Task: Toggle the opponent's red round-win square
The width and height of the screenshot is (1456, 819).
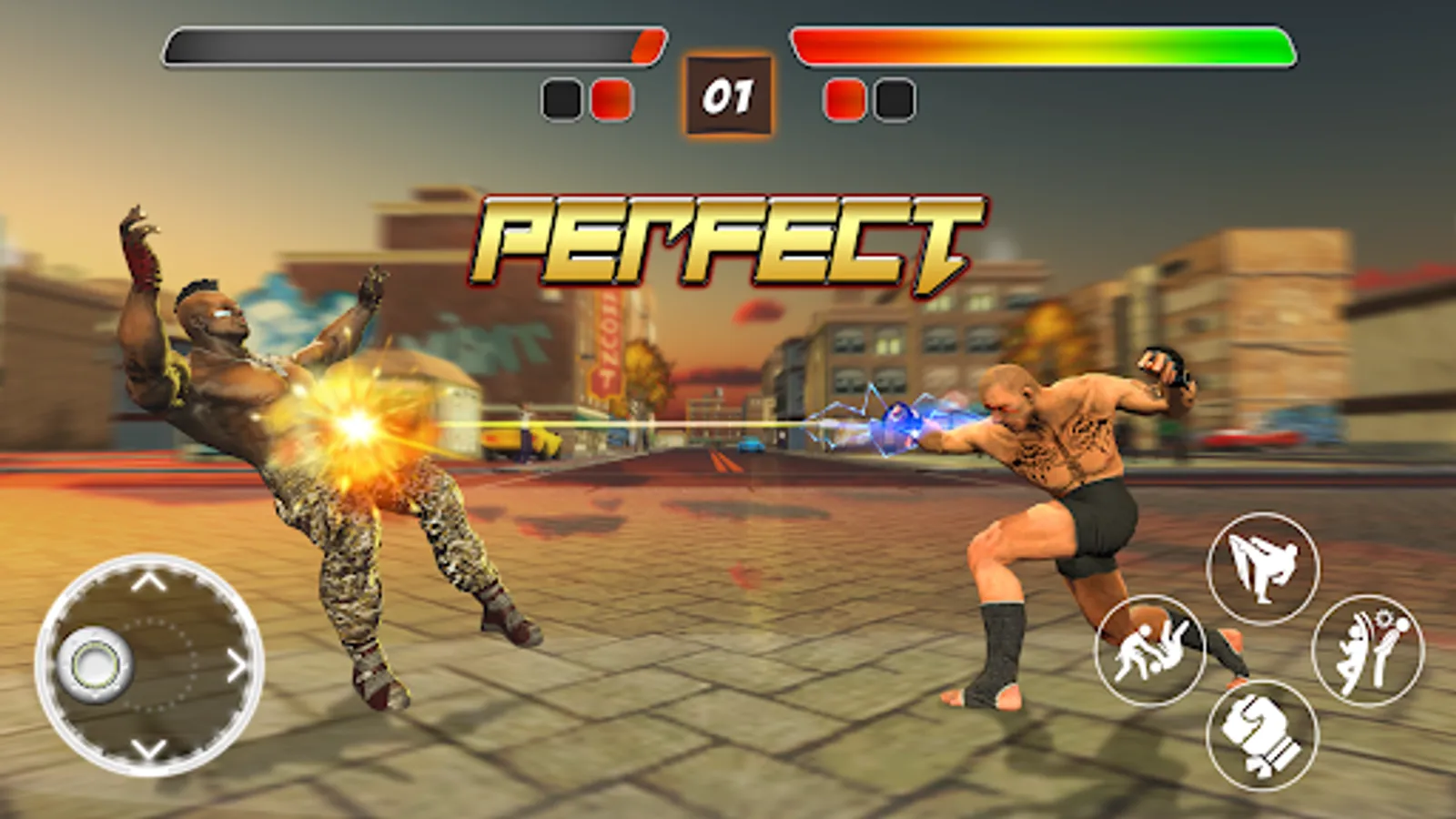Action: 845,100
